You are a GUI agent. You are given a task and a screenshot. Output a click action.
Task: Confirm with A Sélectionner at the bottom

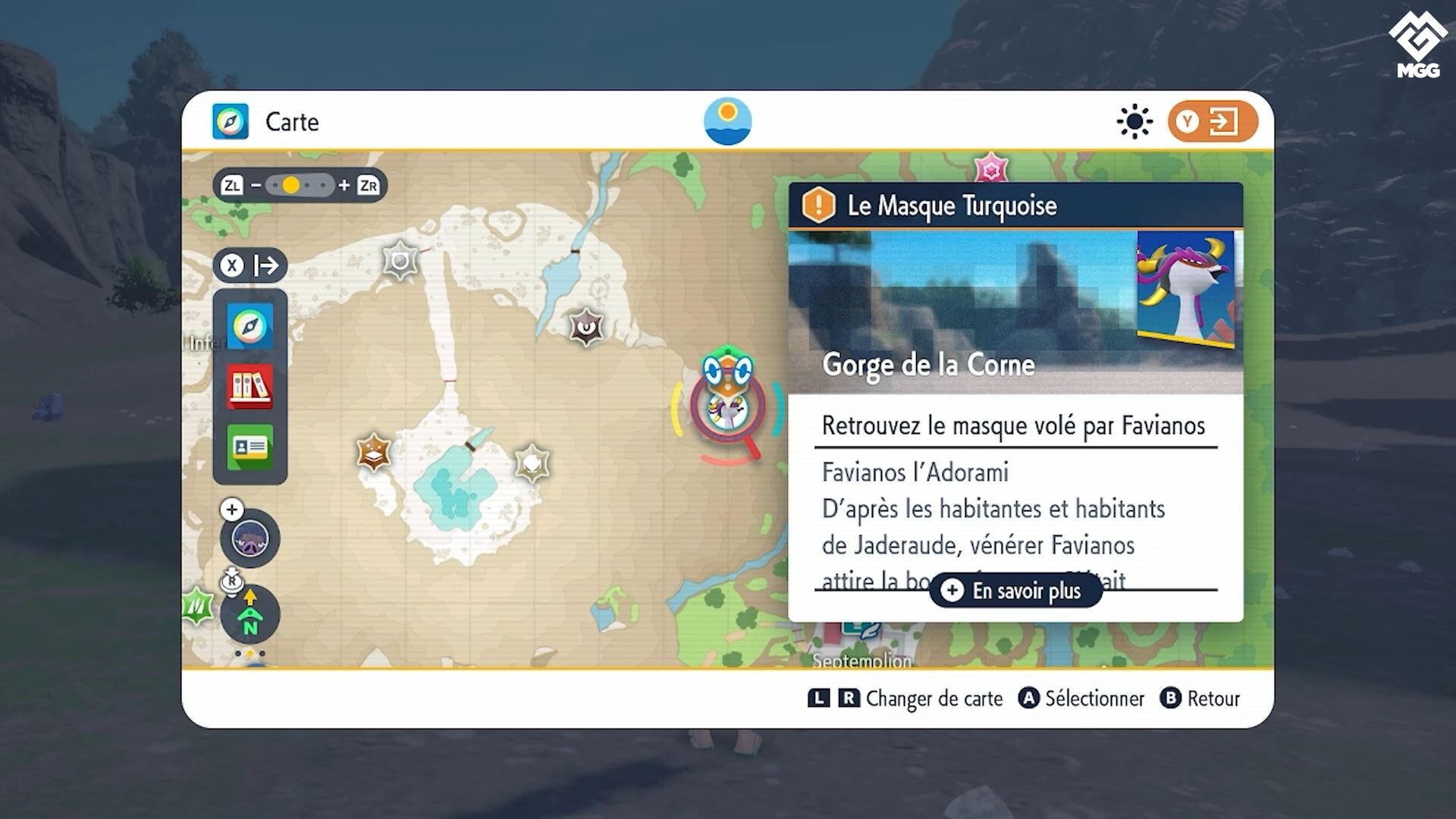pos(1081,698)
